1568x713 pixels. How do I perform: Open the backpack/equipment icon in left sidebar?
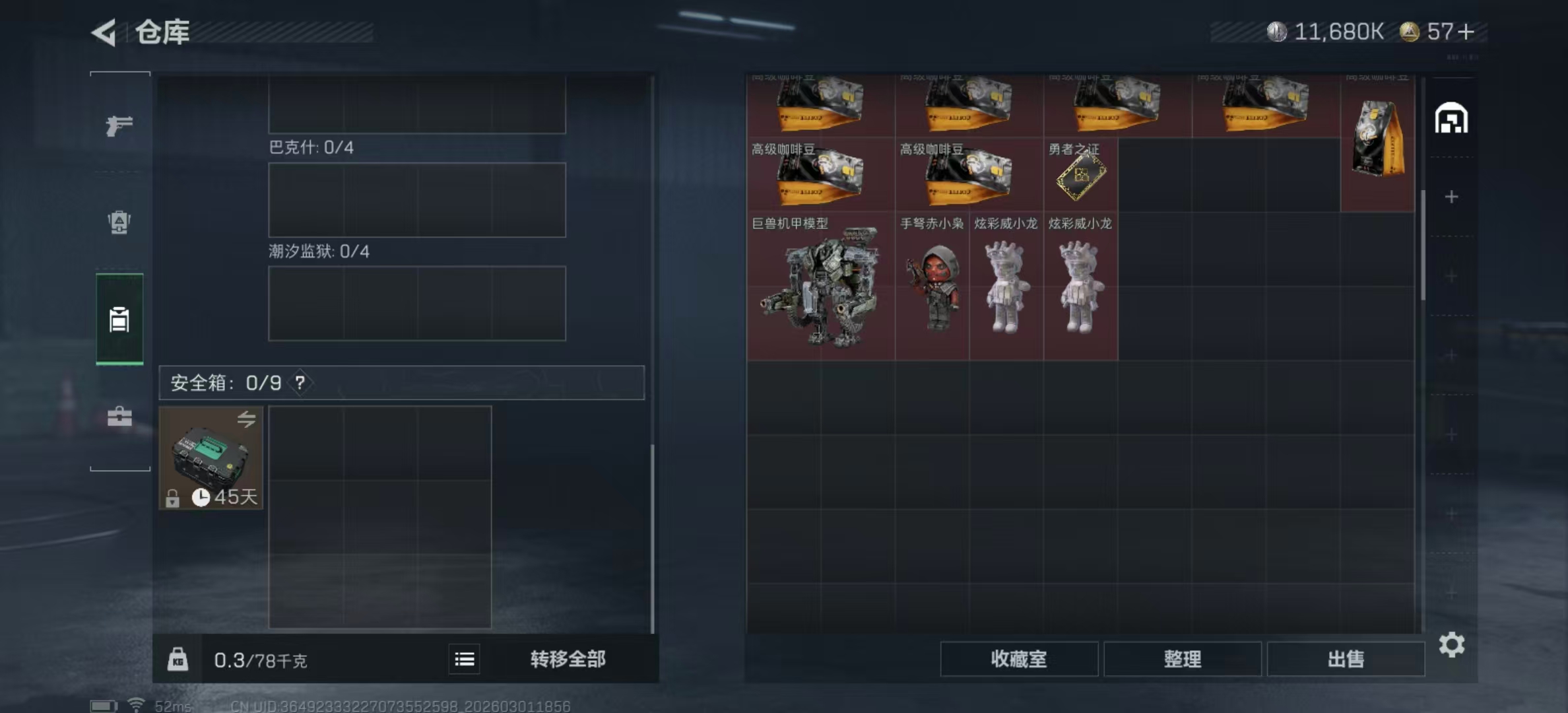coord(119,223)
